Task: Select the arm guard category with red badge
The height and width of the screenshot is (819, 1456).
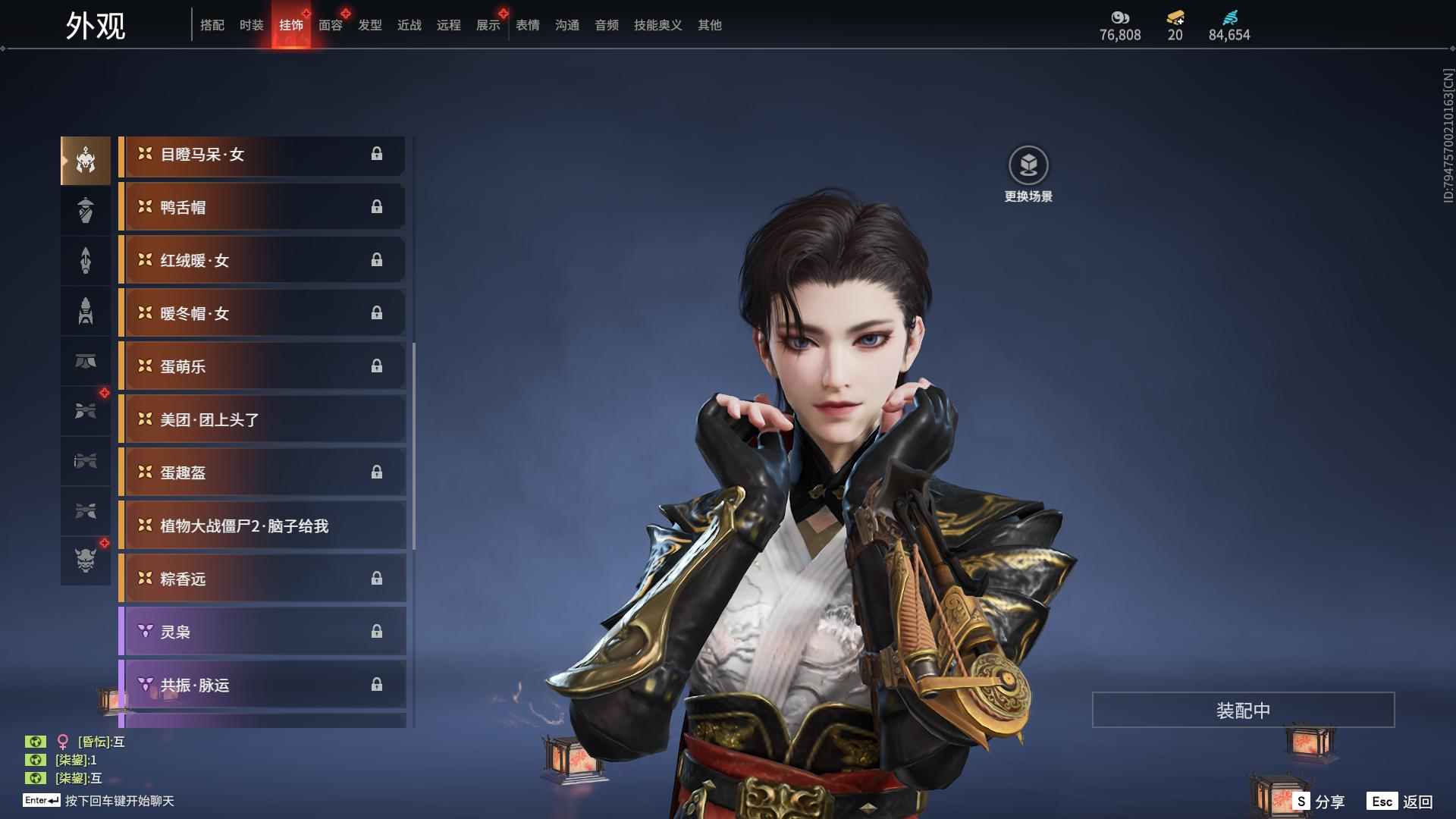Action: tap(86, 410)
